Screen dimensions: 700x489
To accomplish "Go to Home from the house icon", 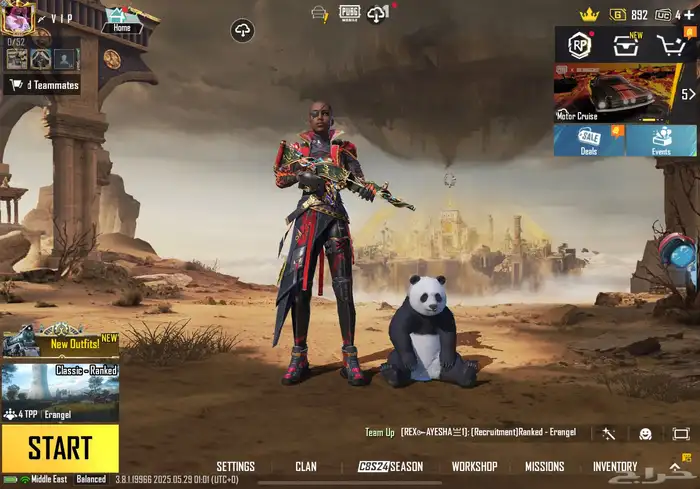I will (122, 20).
